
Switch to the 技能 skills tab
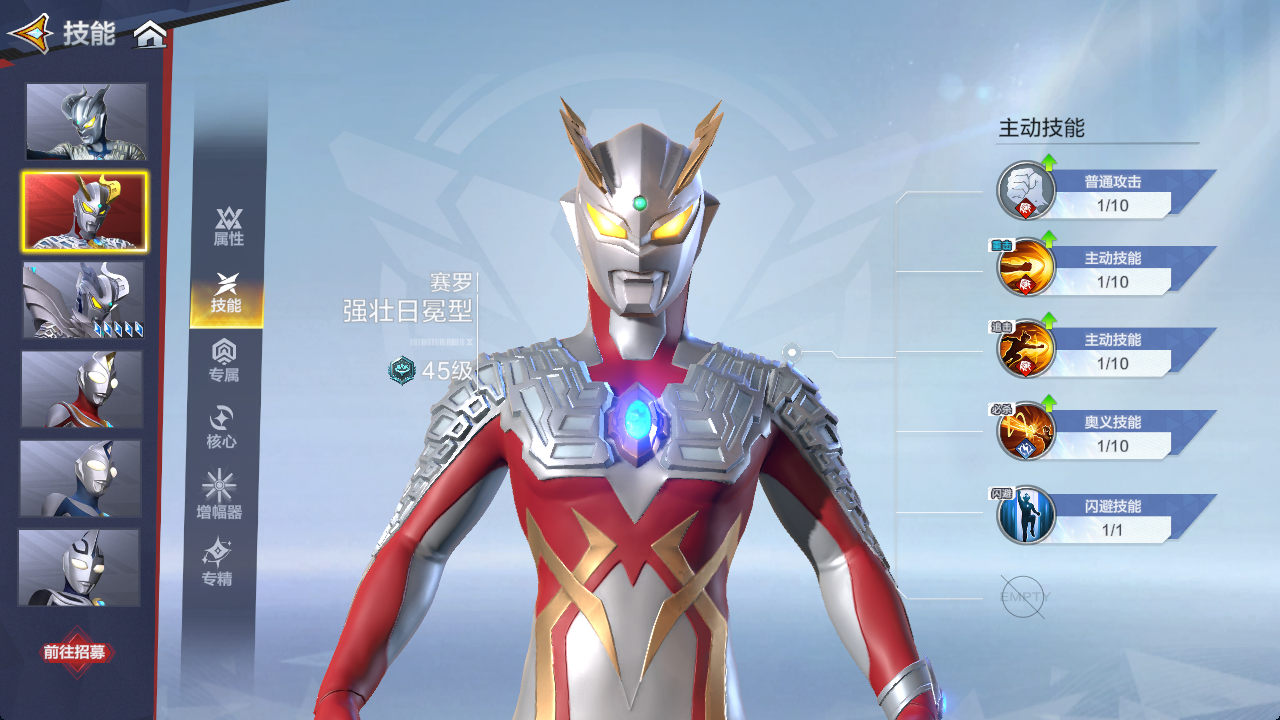pyautogui.click(x=227, y=294)
